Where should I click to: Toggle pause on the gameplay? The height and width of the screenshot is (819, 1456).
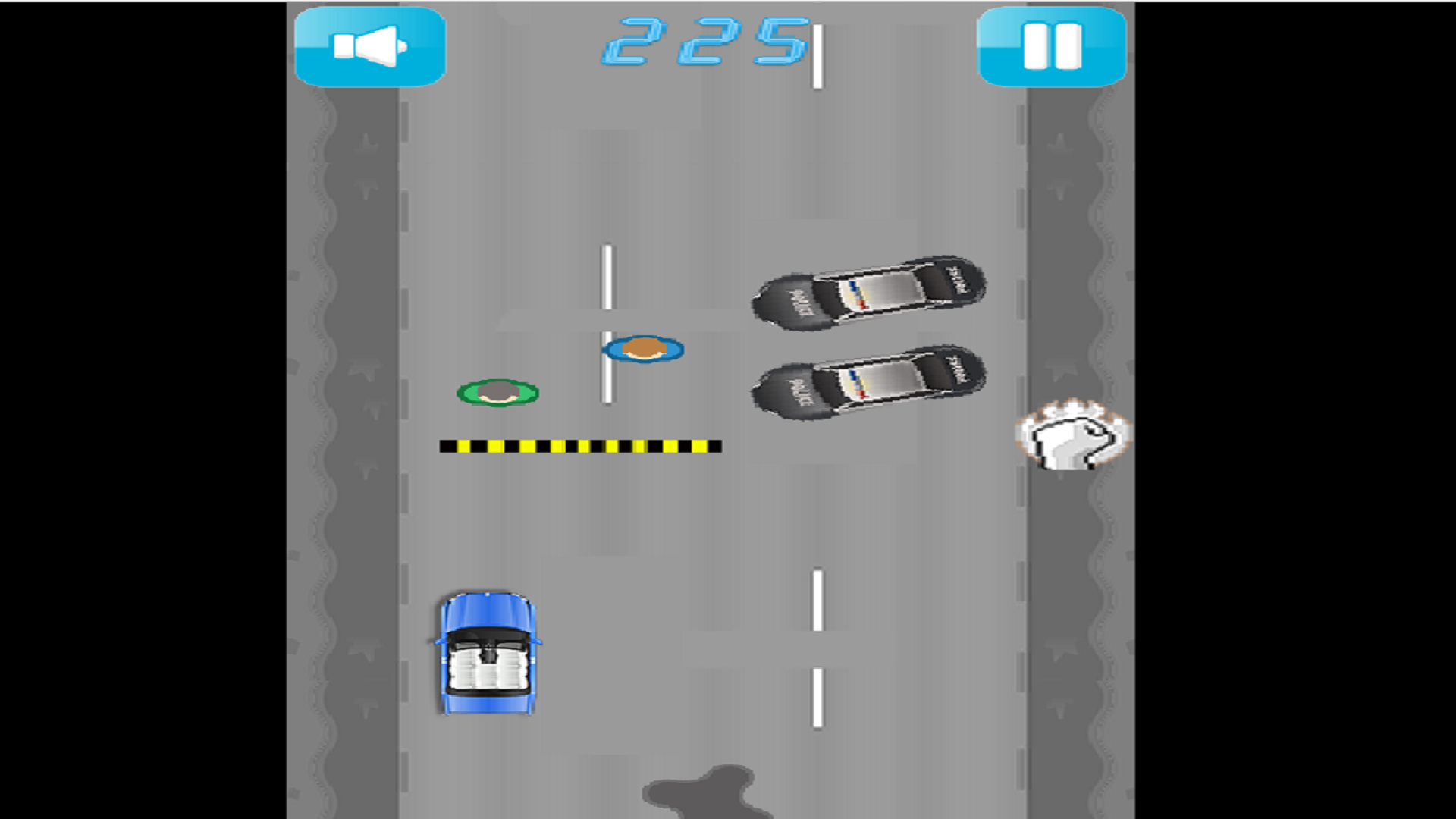pos(1053,45)
